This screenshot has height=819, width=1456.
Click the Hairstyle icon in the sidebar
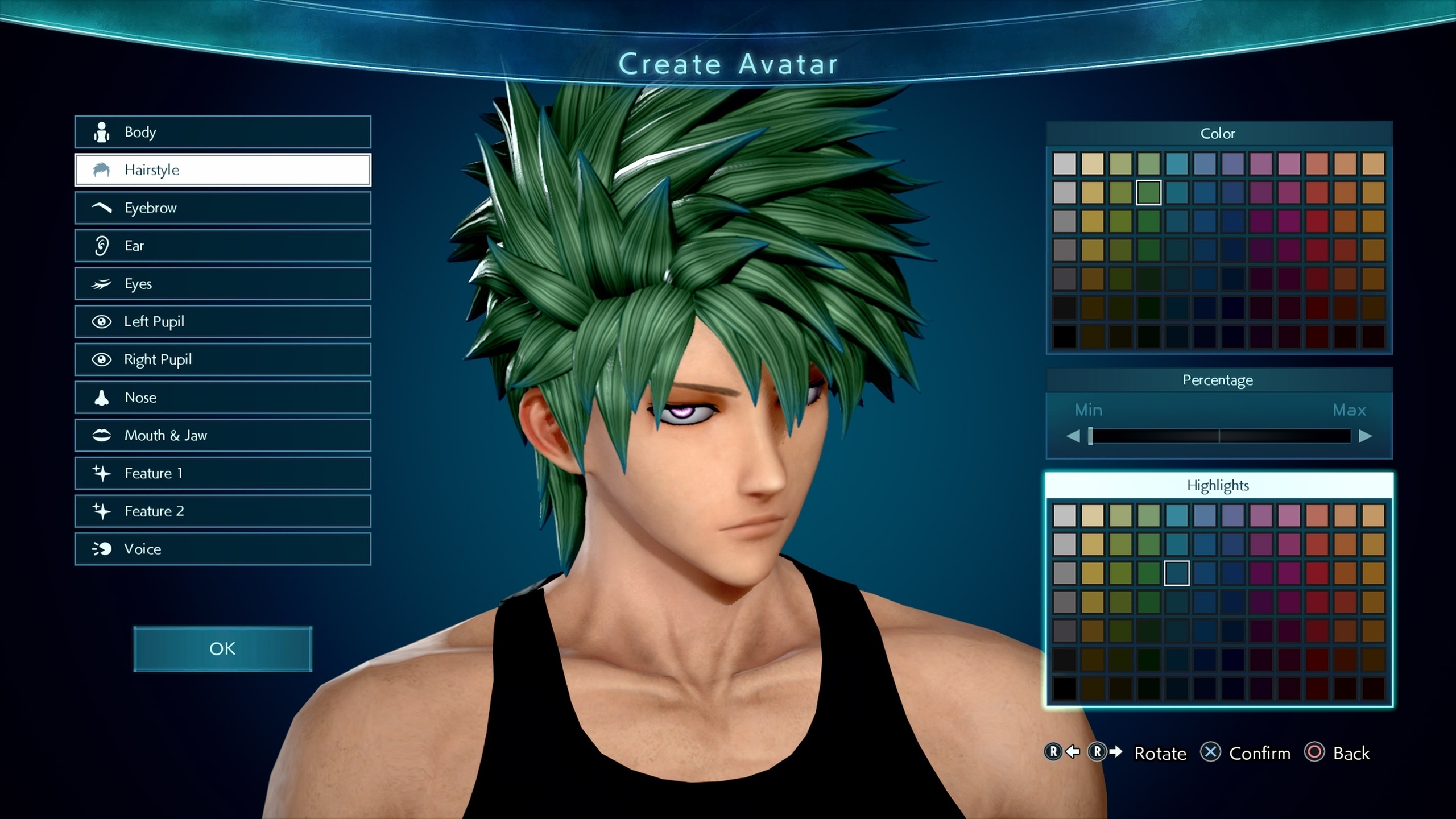coord(102,169)
